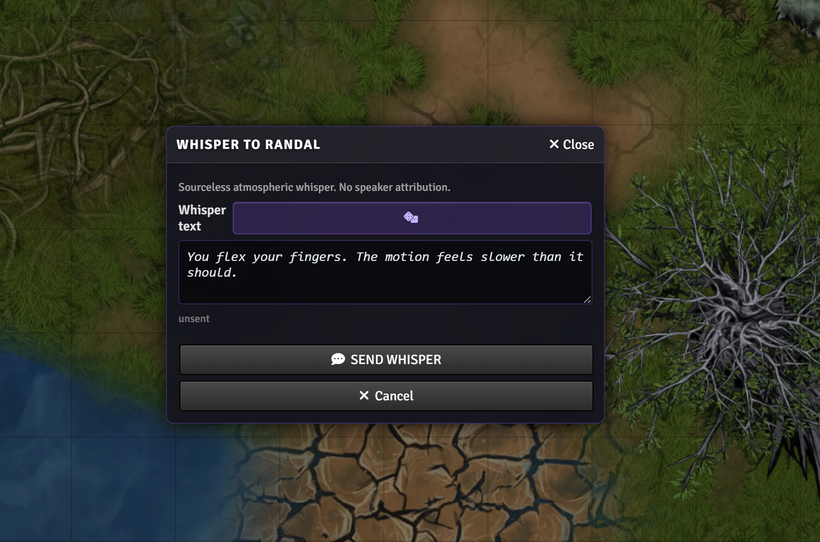Cancel the whisper
The image size is (820, 542).
[x=386, y=396]
